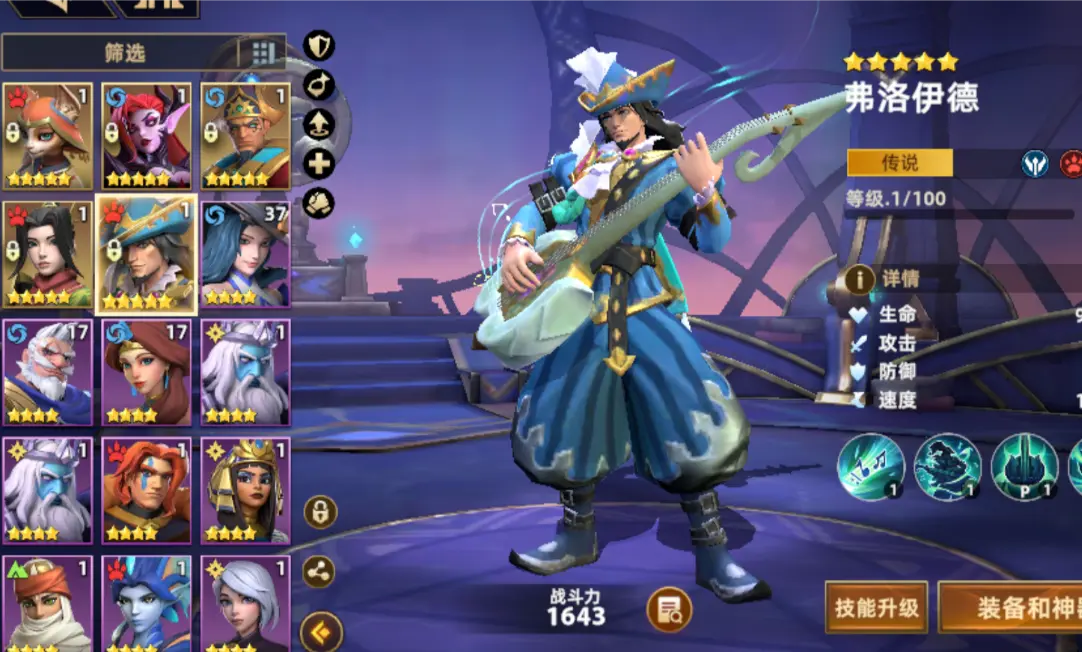Collapse the hero list with arrow button

coord(321,631)
